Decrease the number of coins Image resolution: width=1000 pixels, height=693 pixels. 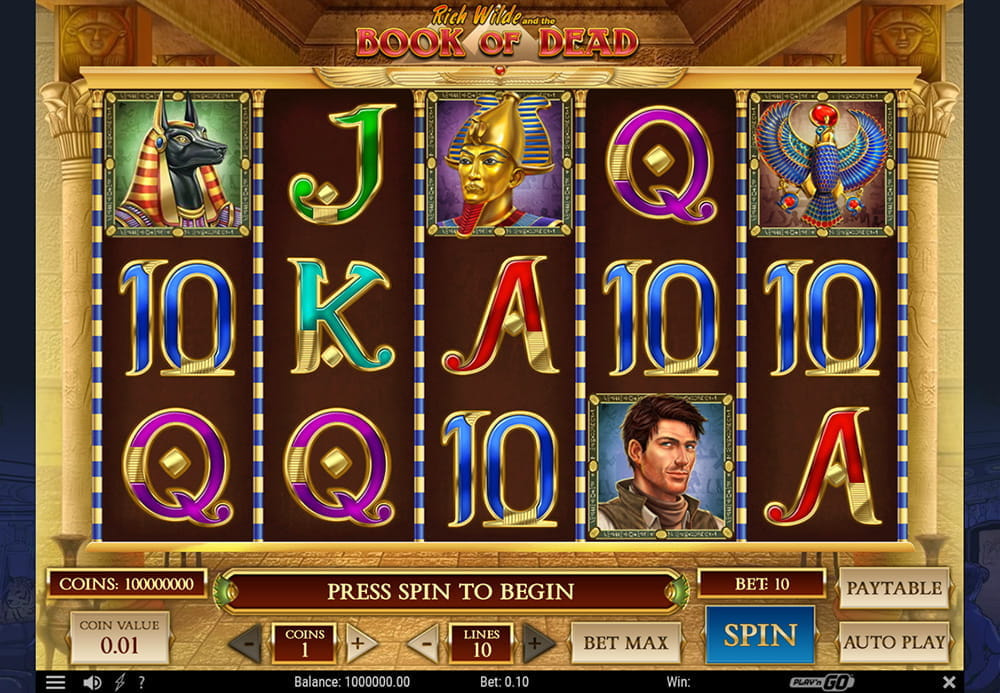click(x=245, y=642)
